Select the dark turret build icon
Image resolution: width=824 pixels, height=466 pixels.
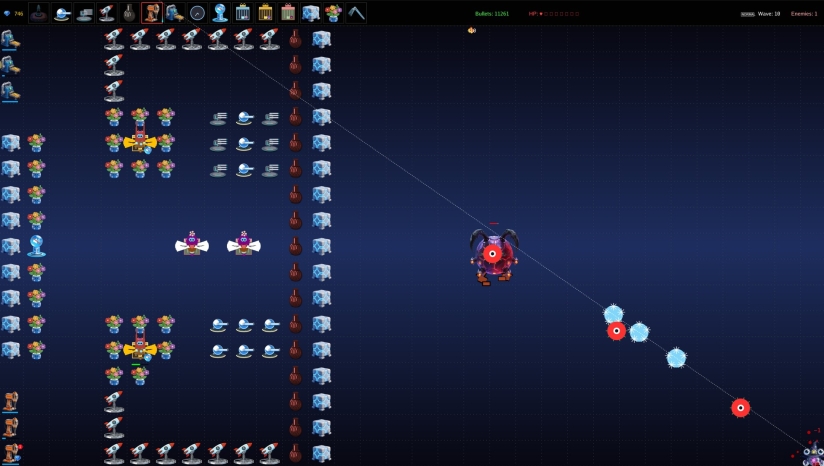tap(38, 13)
